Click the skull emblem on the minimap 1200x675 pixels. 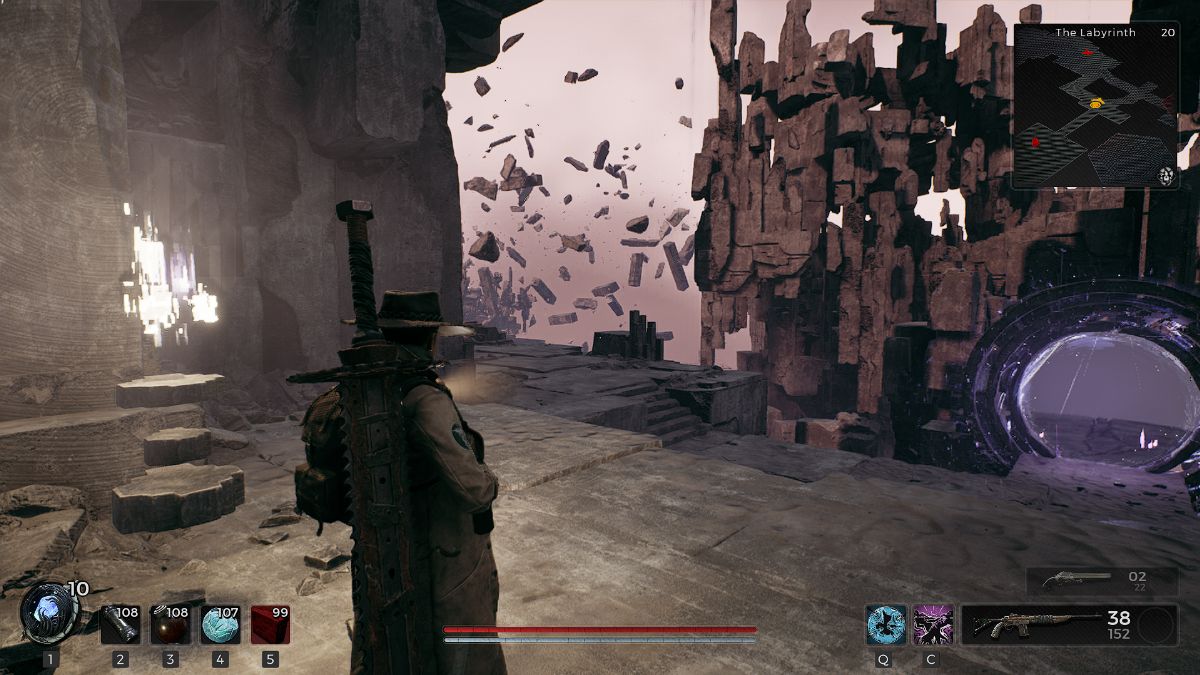tap(1167, 176)
